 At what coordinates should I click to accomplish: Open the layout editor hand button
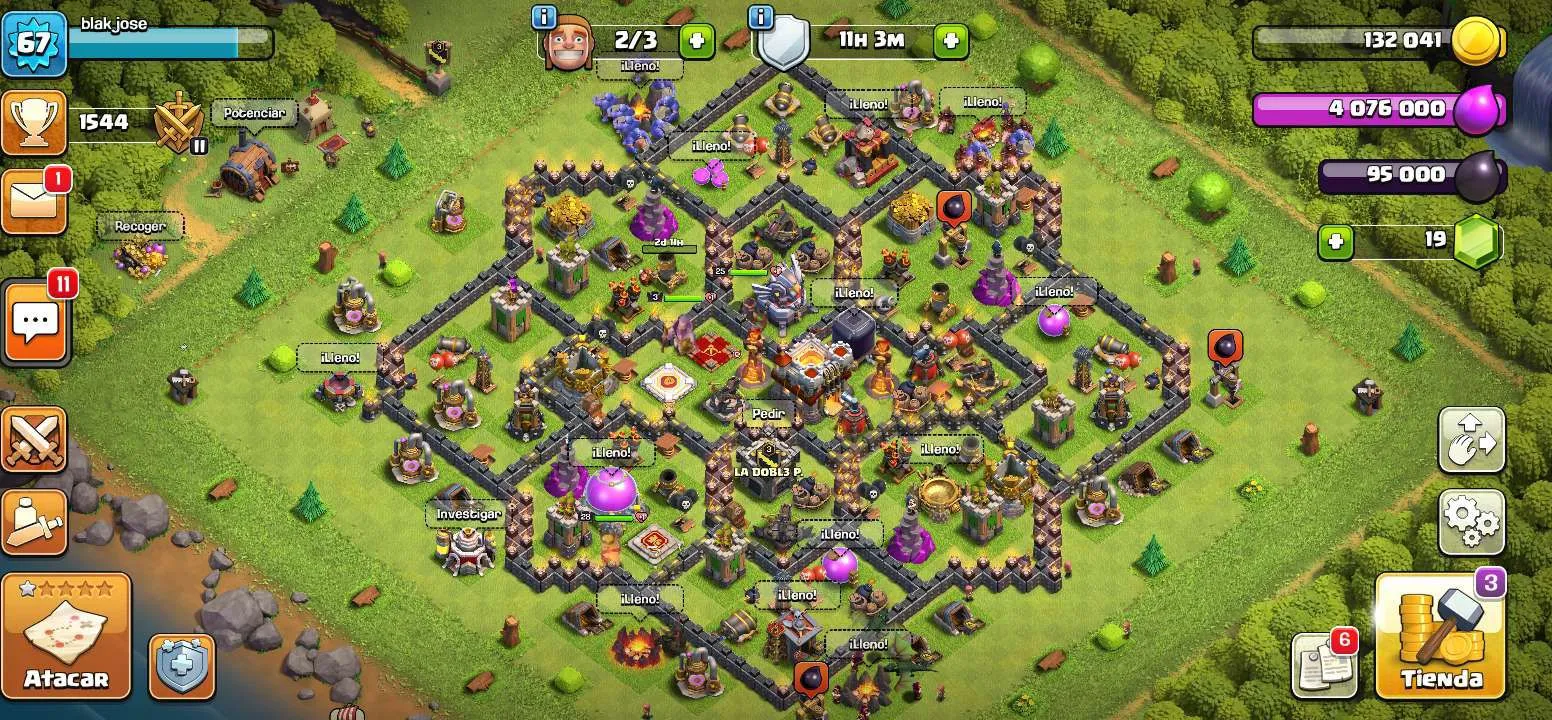[1471, 439]
